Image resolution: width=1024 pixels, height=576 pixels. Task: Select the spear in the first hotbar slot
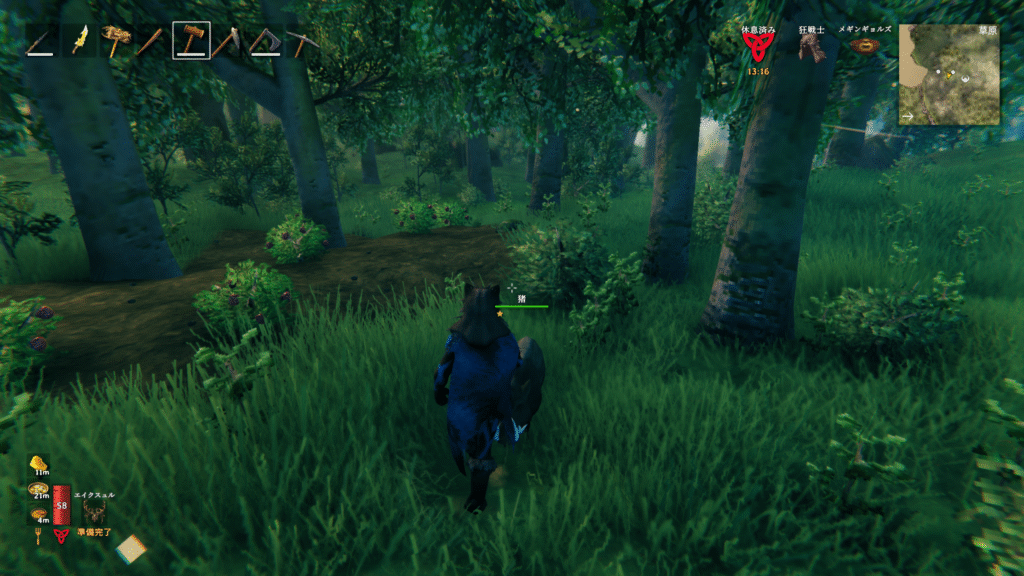(x=42, y=41)
